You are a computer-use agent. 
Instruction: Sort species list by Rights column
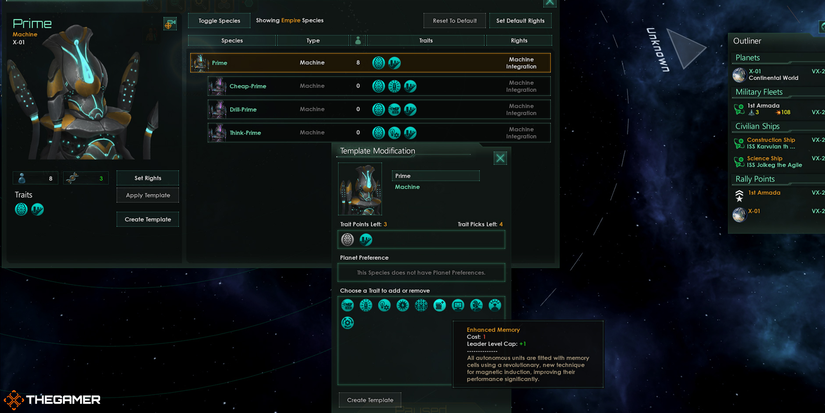(519, 41)
